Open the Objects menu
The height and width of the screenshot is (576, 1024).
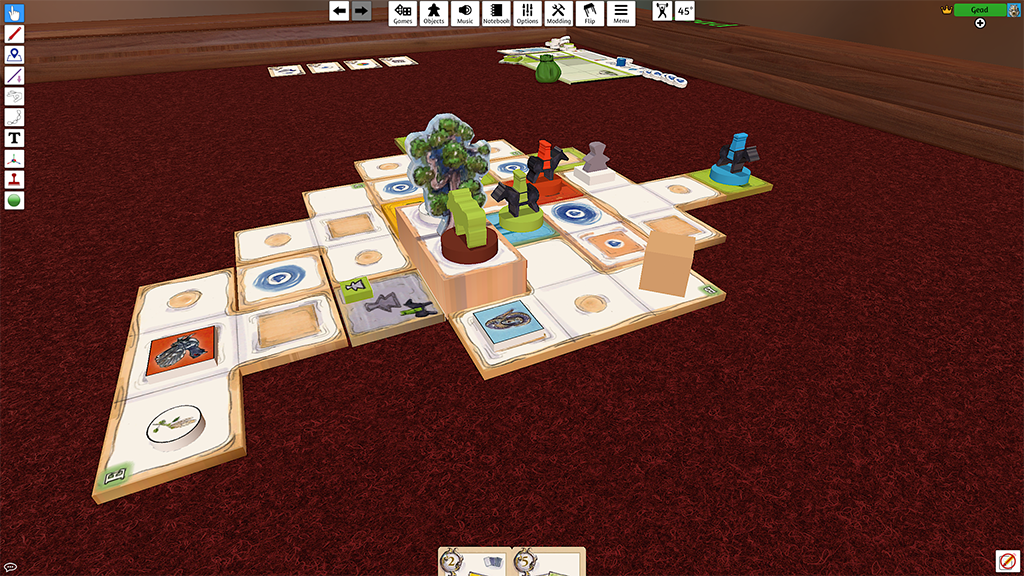434,13
